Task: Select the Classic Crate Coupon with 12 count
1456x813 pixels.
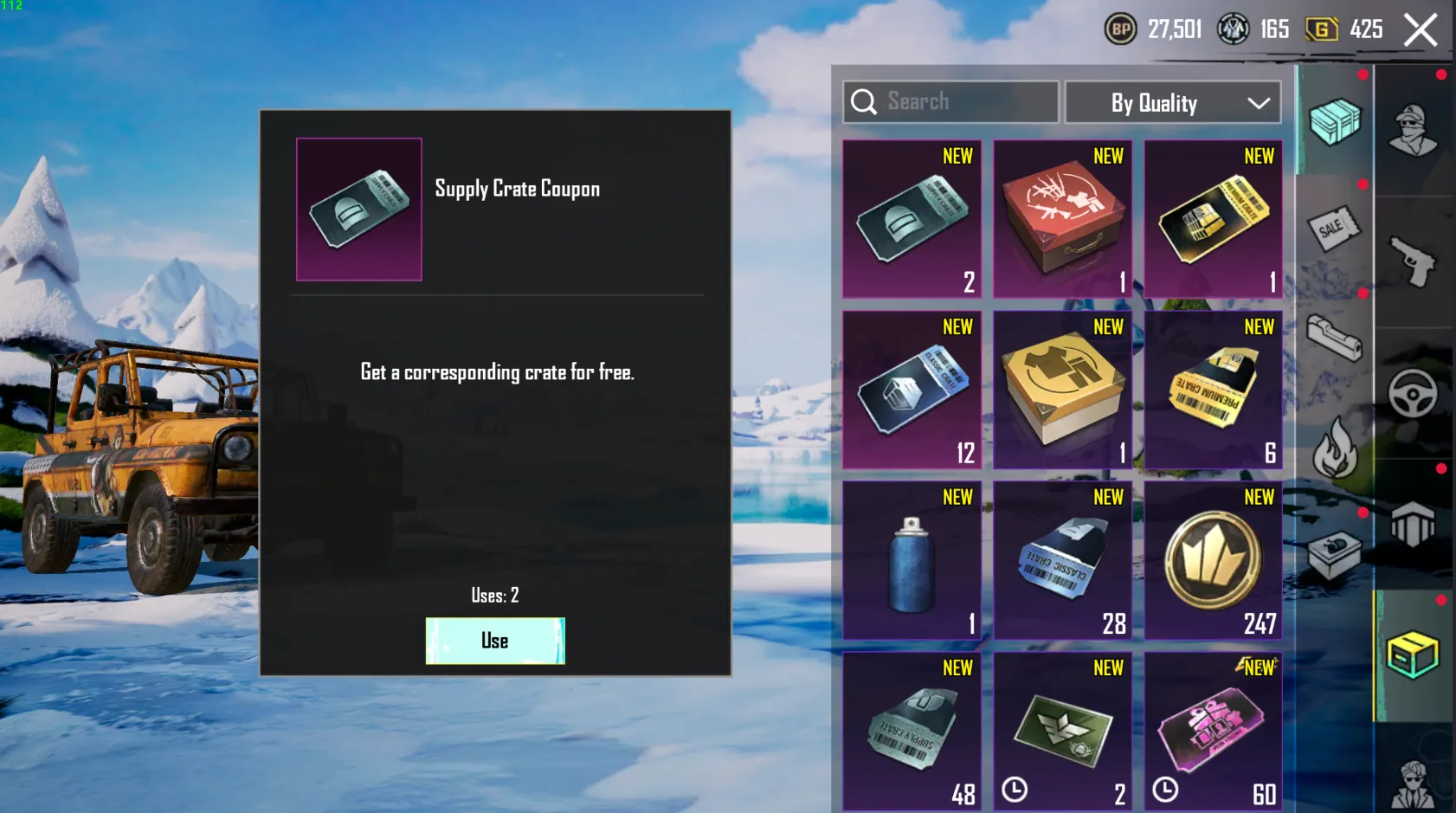Action: click(912, 388)
